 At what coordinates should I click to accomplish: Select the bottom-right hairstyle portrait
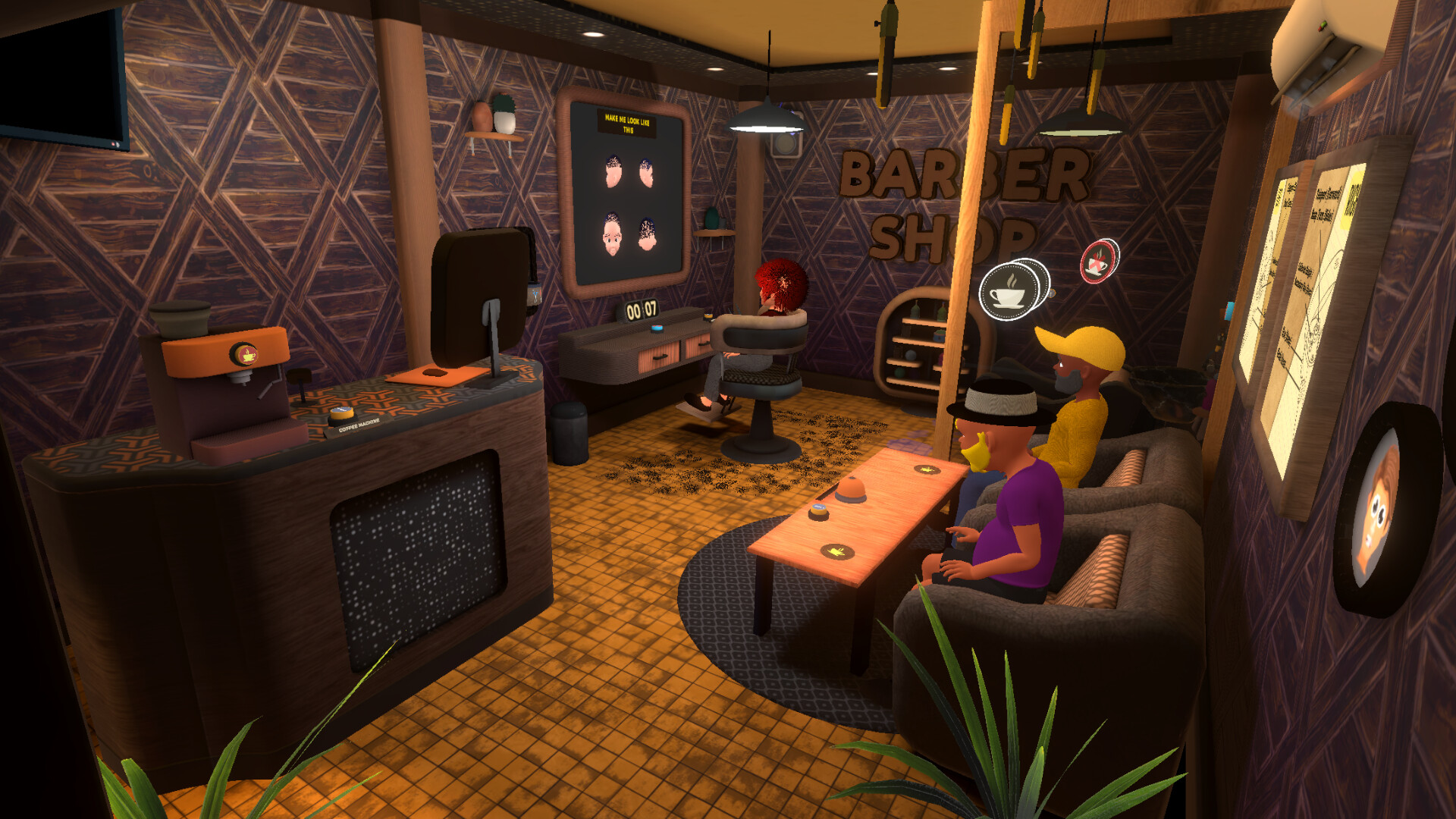tap(647, 235)
